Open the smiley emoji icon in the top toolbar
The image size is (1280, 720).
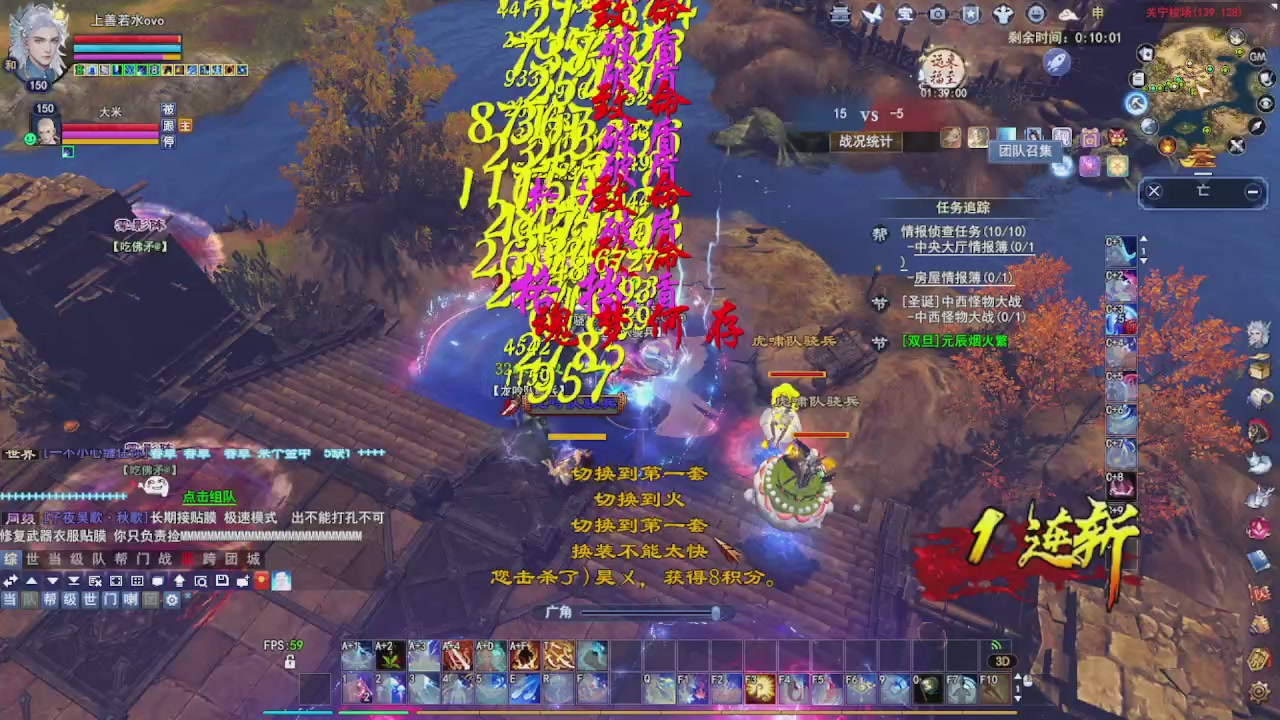click(x=1034, y=14)
